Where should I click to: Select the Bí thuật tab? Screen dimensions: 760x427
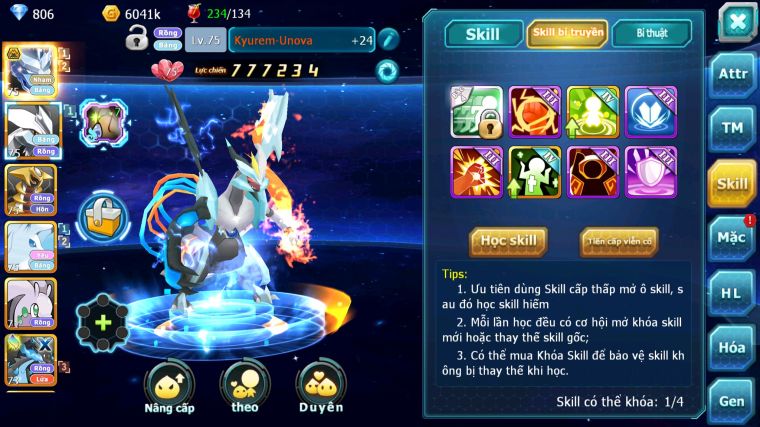[x=651, y=34]
